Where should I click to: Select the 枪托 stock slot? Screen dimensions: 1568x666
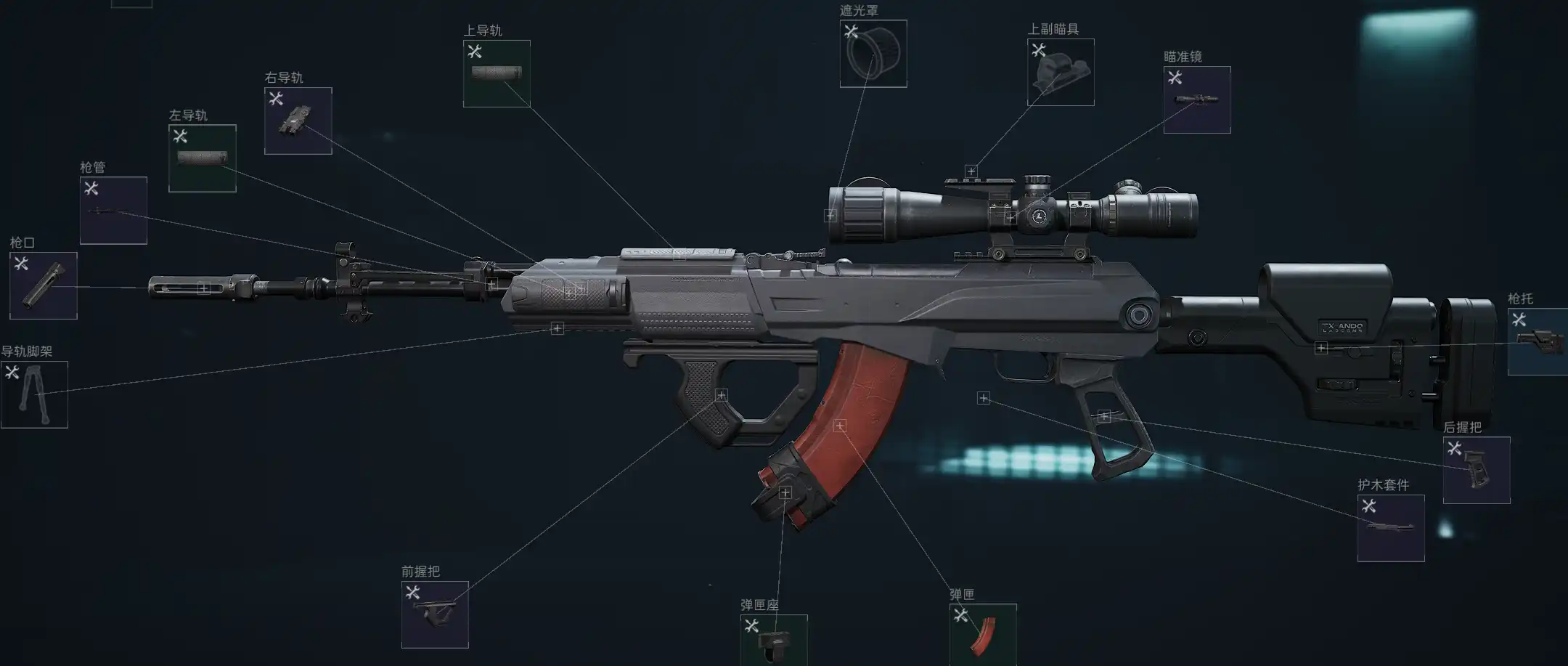[1539, 341]
